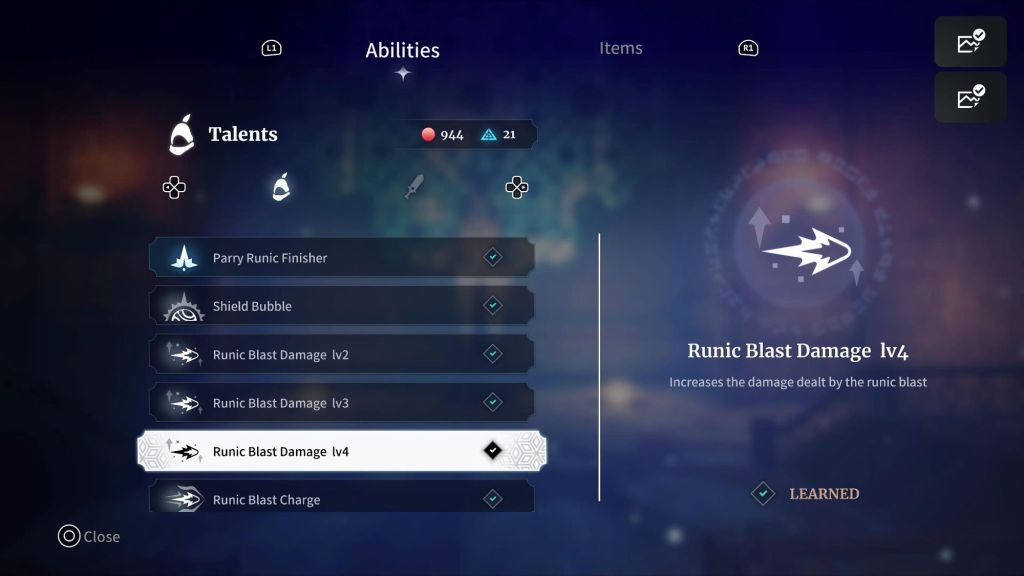Open the lower screenshot overlay thumbnail
This screenshot has height=576, width=1024.
pyautogui.click(x=970, y=97)
